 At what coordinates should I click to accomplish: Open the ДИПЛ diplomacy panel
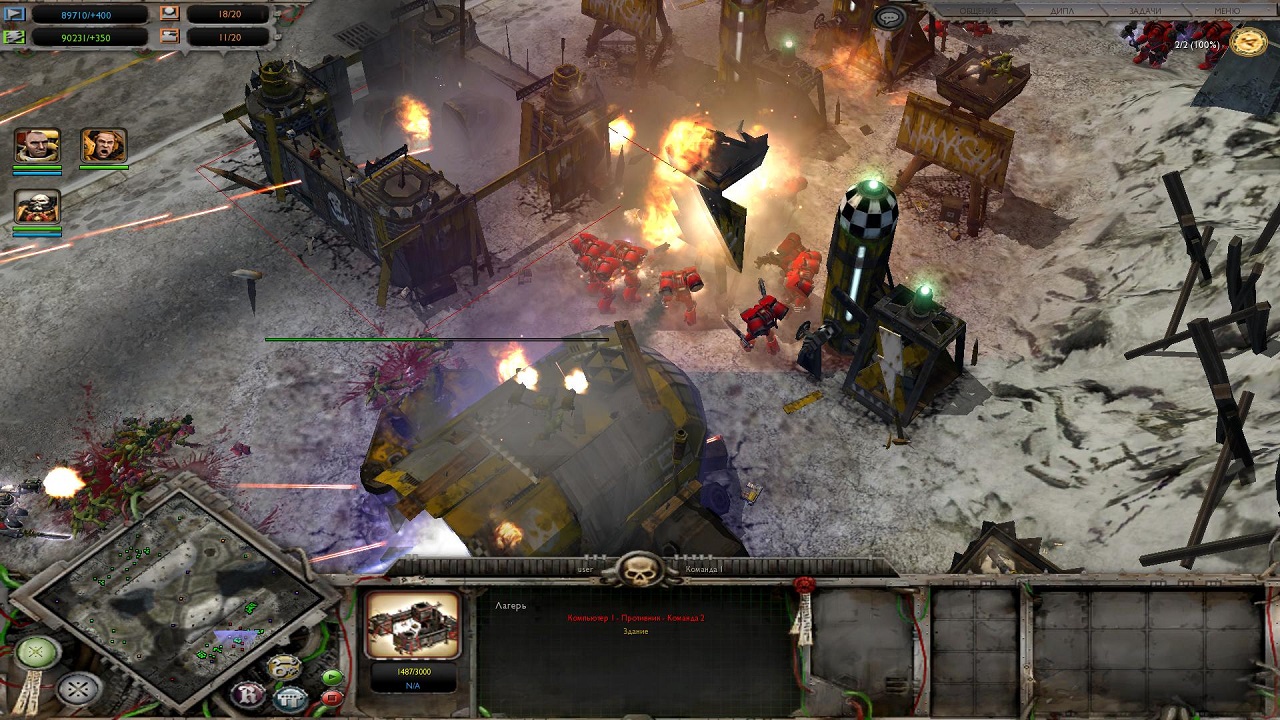pos(1062,11)
